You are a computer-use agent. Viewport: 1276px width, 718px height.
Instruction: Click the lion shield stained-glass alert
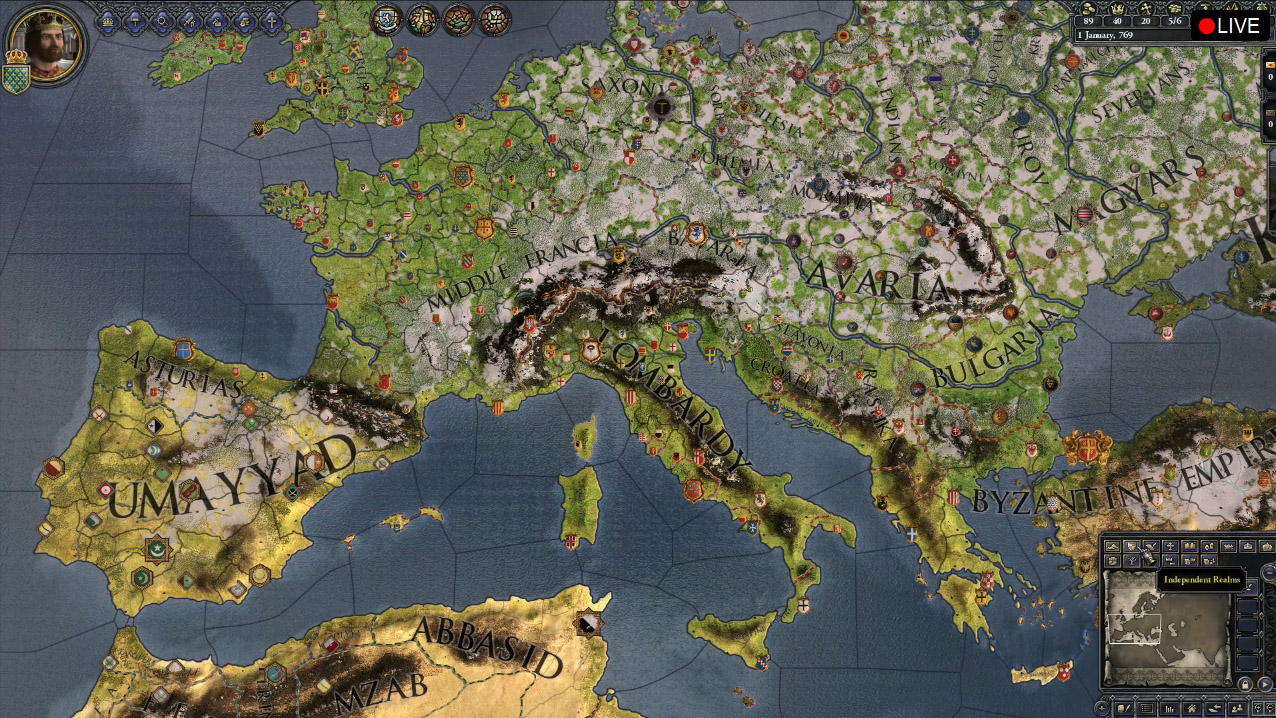click(387, 19)
